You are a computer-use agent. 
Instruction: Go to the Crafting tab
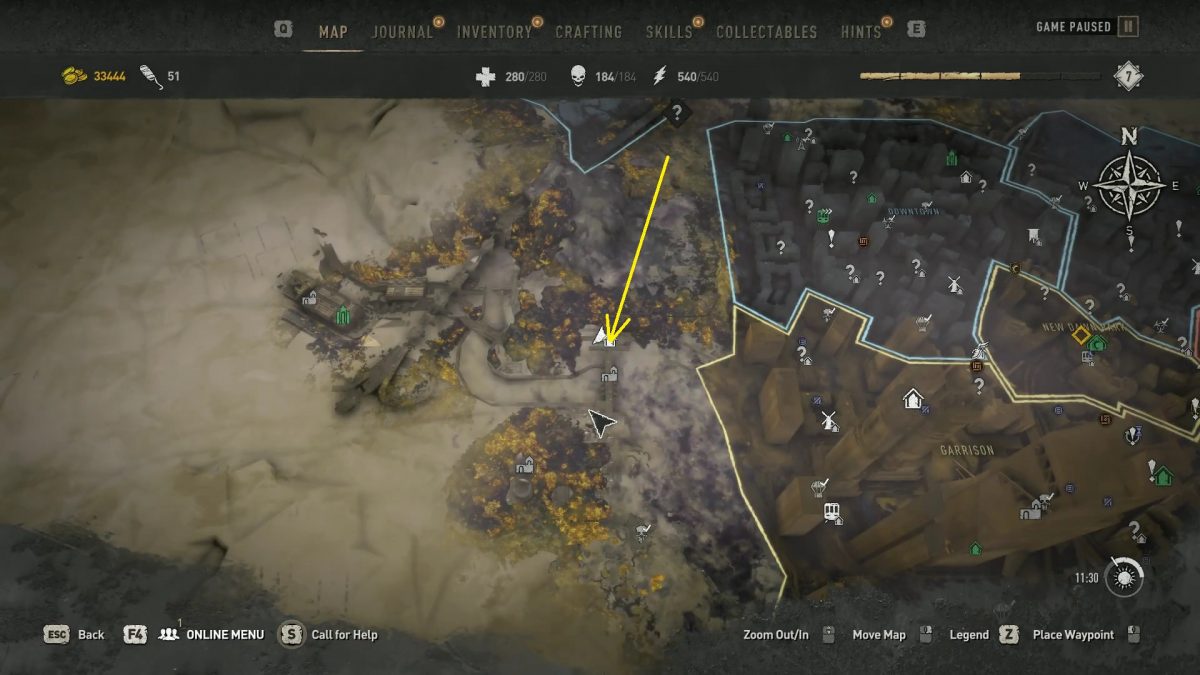tap(588, 32)
